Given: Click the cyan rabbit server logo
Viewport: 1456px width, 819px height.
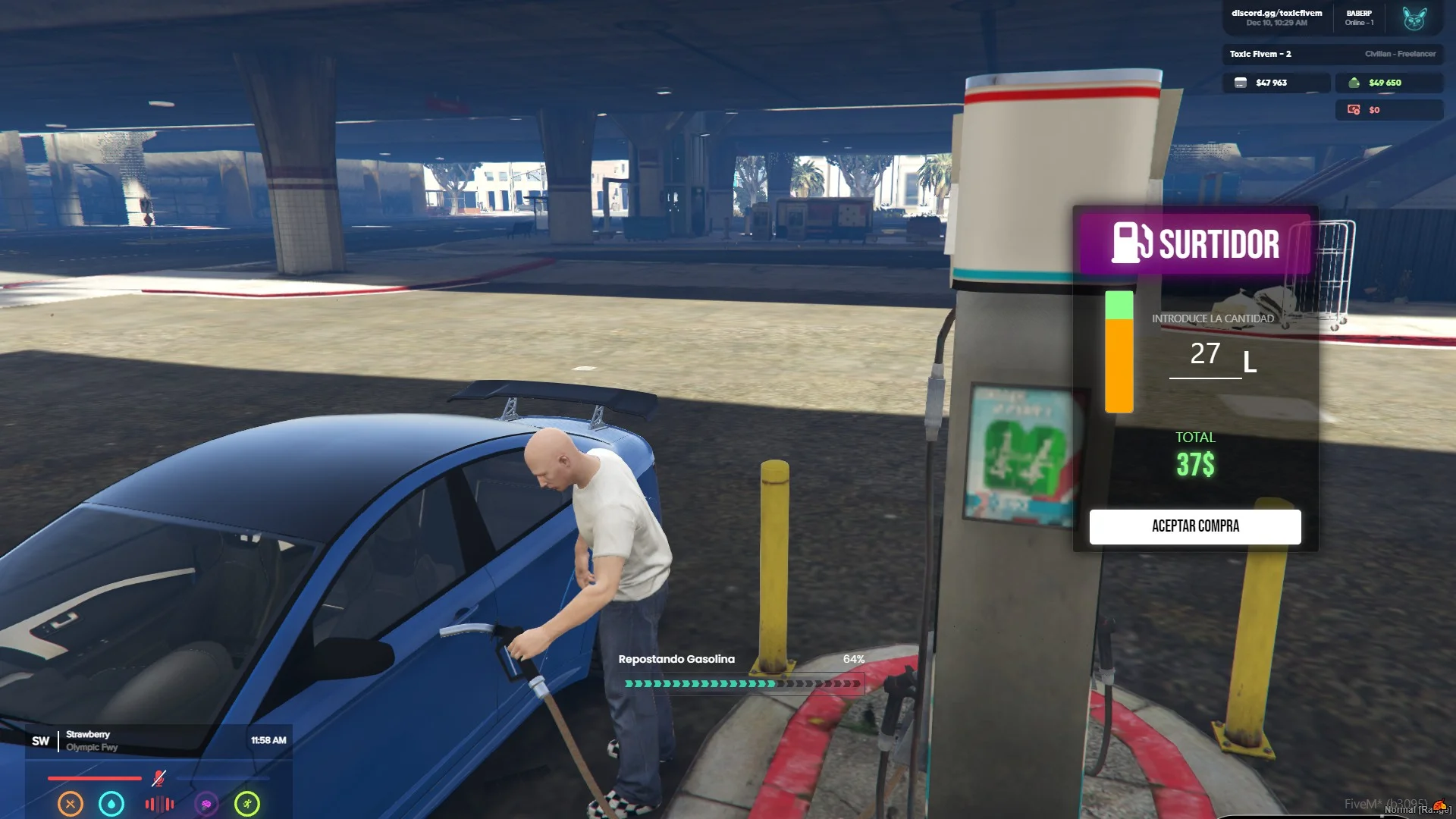Looking at the screenshot, I should pyautogui.click(x=1414, y=18).
